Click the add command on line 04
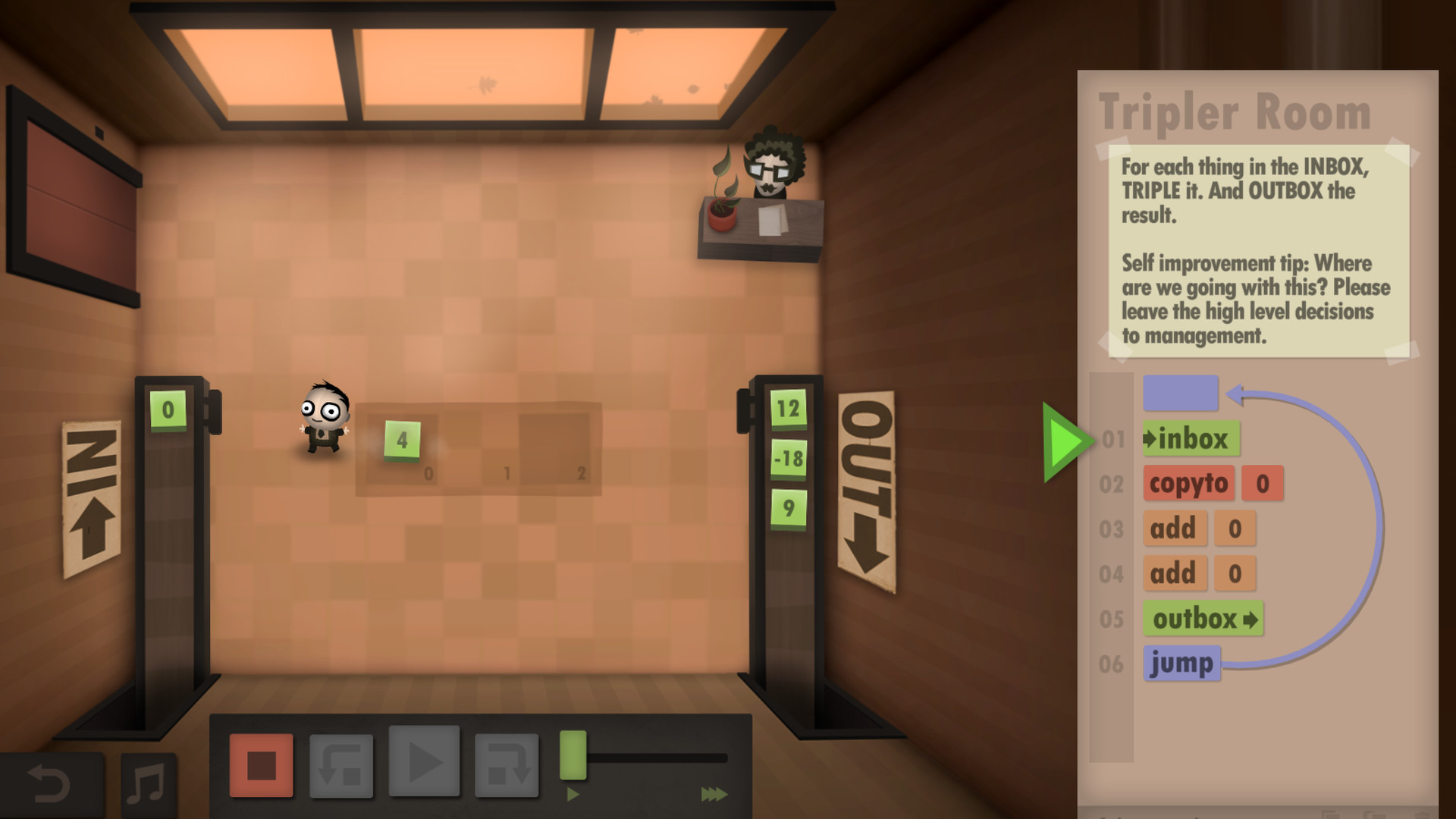 [1174, 573]
